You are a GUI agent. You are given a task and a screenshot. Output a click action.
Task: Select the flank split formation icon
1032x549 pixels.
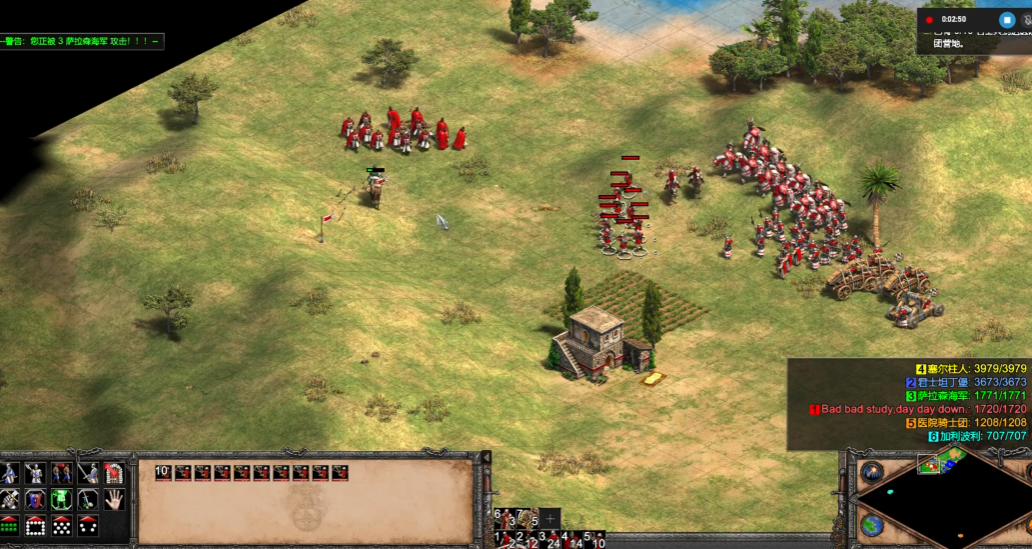88,525
